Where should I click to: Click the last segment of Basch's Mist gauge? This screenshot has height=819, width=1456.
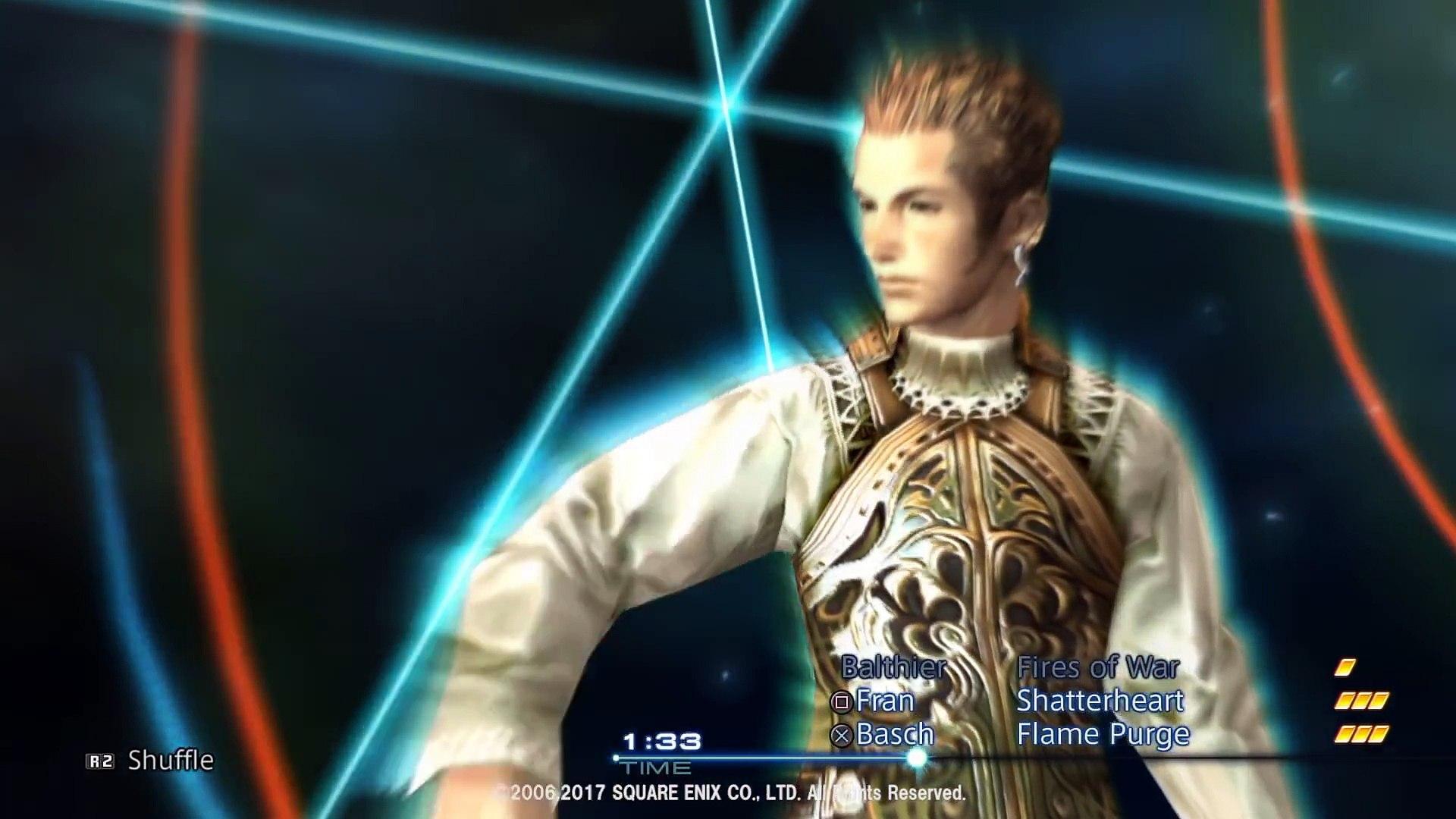[x=1379, y=735]
